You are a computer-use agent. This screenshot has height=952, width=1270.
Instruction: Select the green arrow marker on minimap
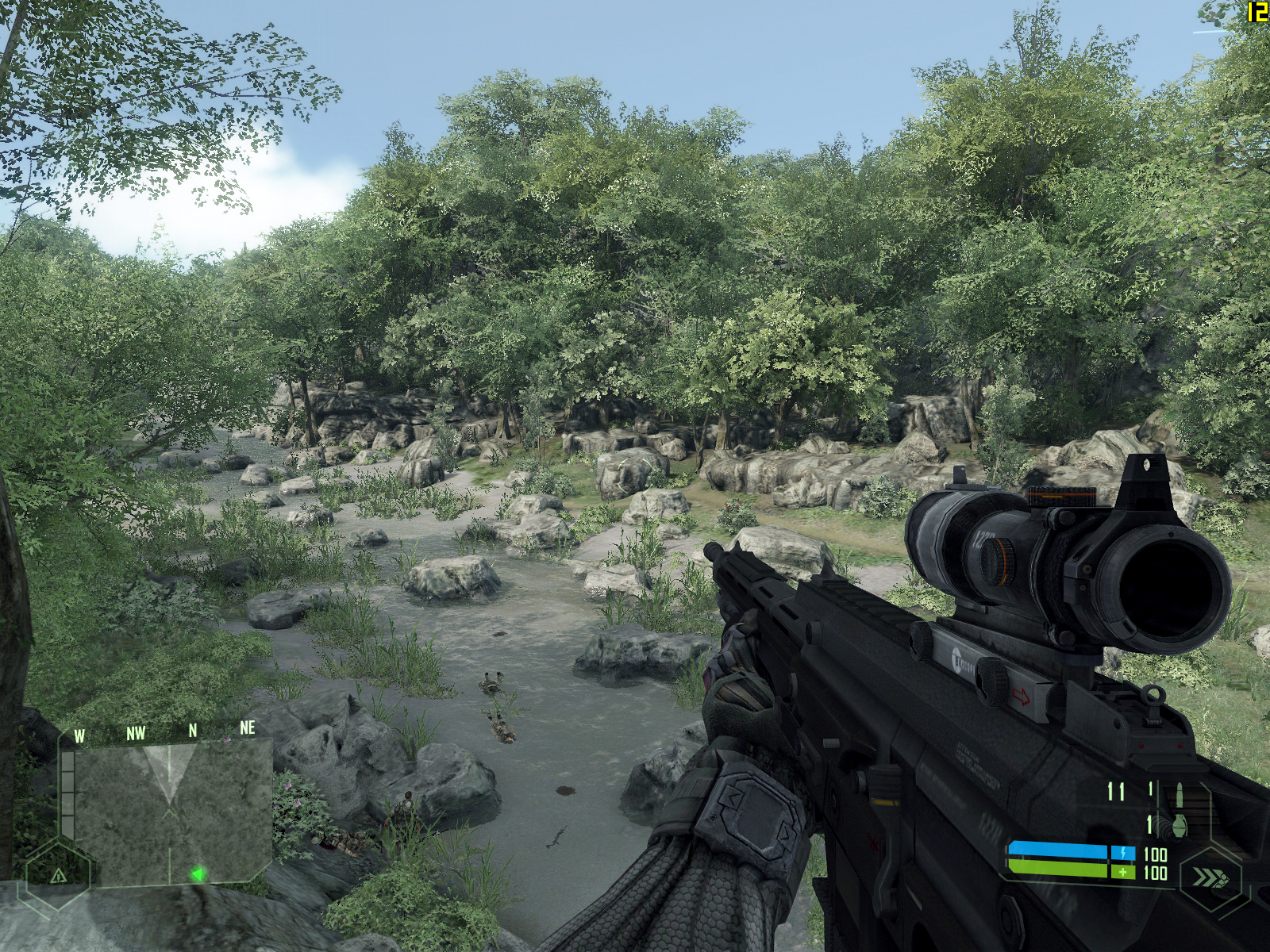pyautogui.click(x=198, y=874)
